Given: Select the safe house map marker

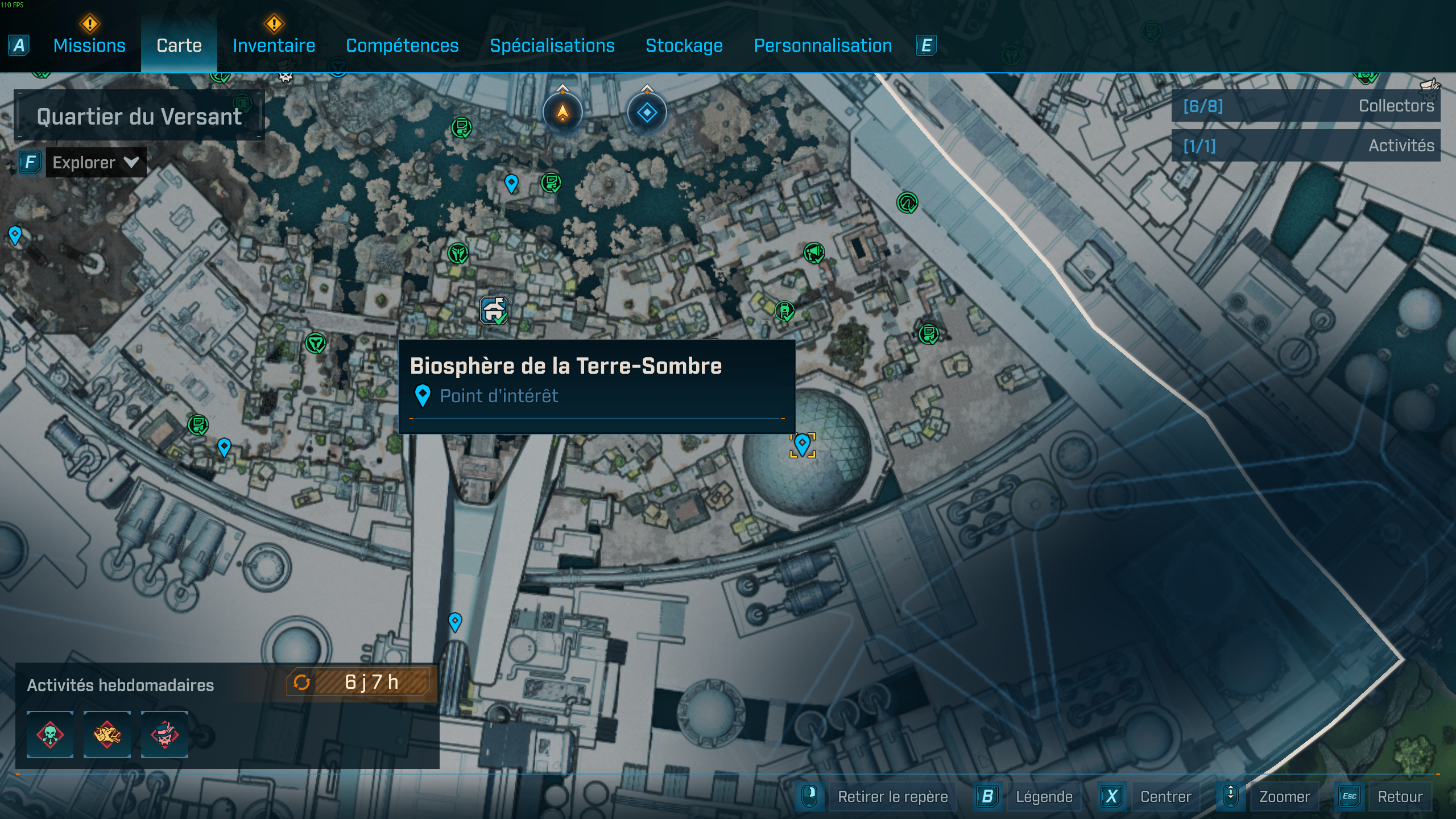Looking at the screenshot, I should [x=494, y=311].
